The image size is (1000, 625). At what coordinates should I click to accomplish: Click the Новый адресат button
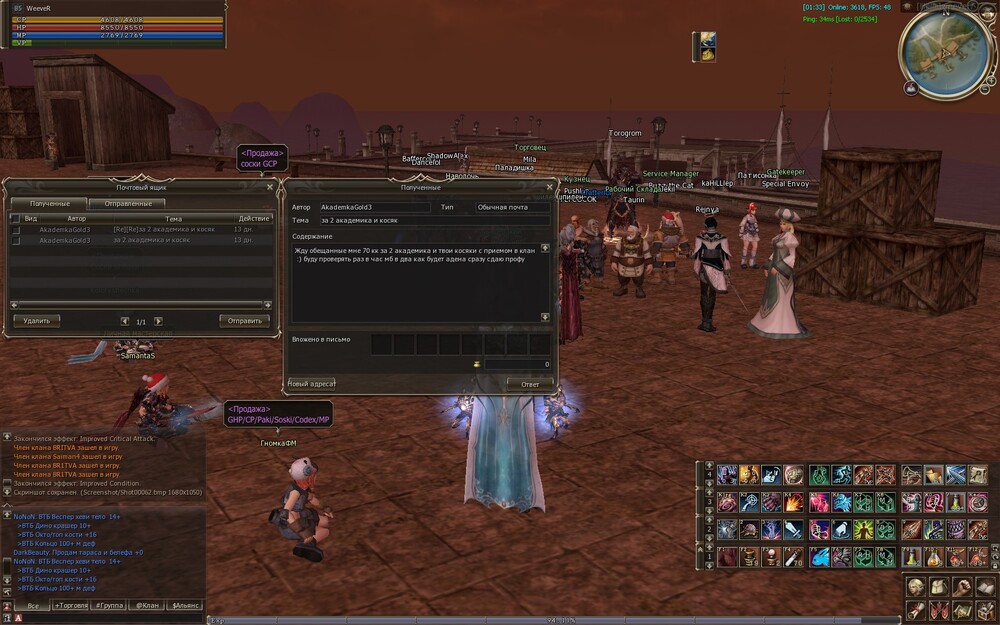[311, 384]
